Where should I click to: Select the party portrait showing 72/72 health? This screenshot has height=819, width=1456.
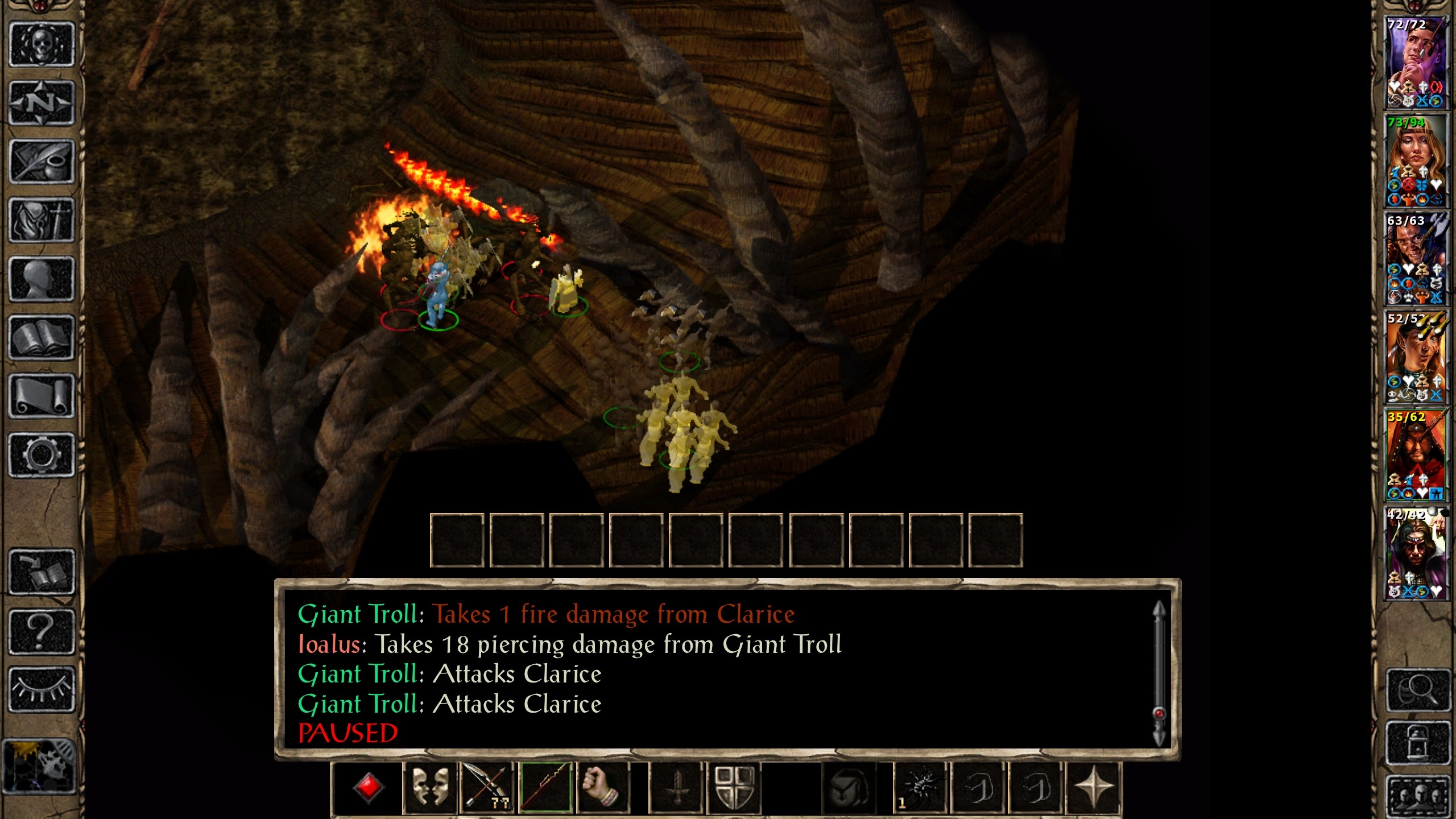tap(1415, 63)
